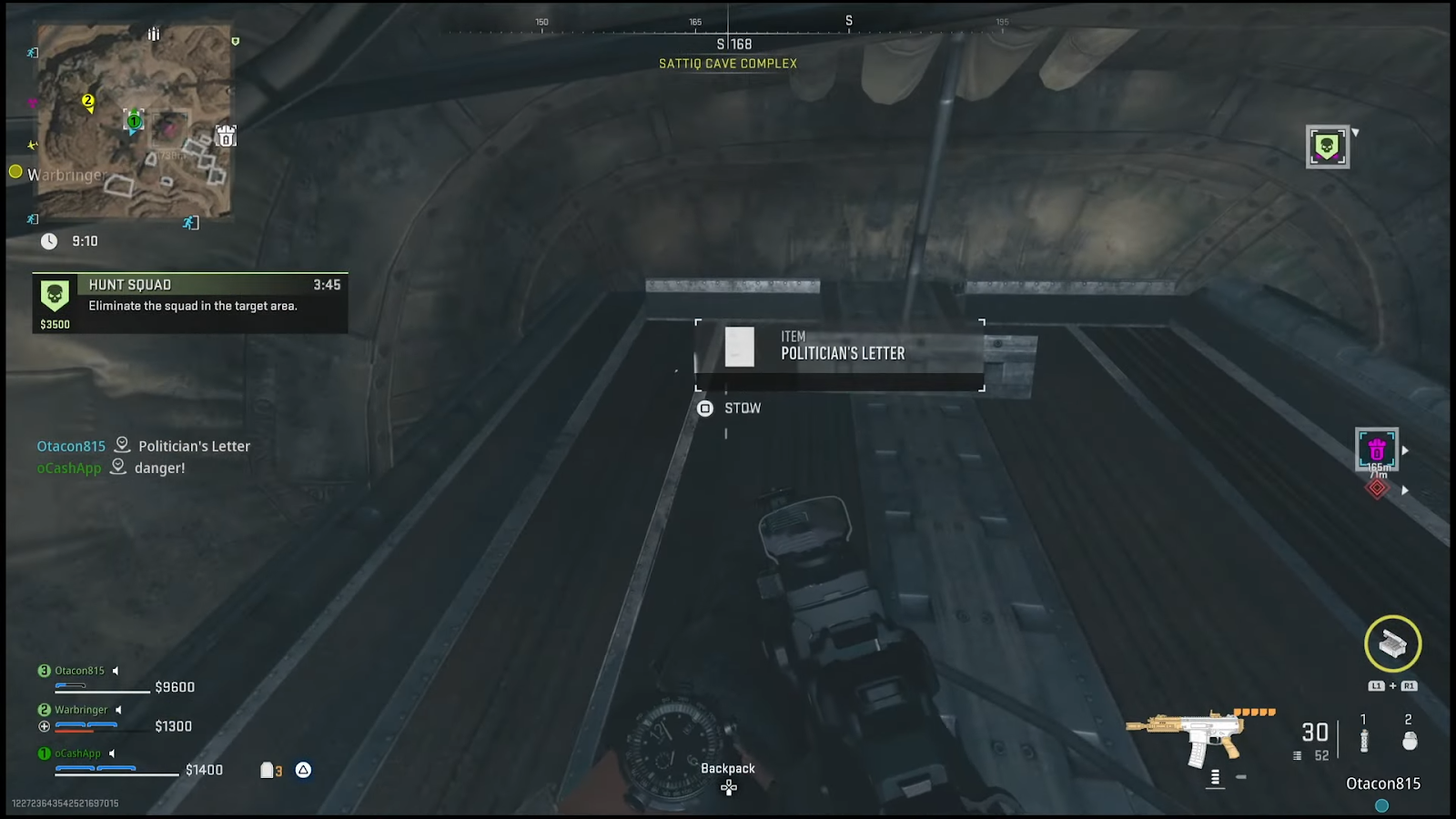Select the lethal grenade equipment slot
This screenshot has width=1456, height=819.
pos(1409,740)
